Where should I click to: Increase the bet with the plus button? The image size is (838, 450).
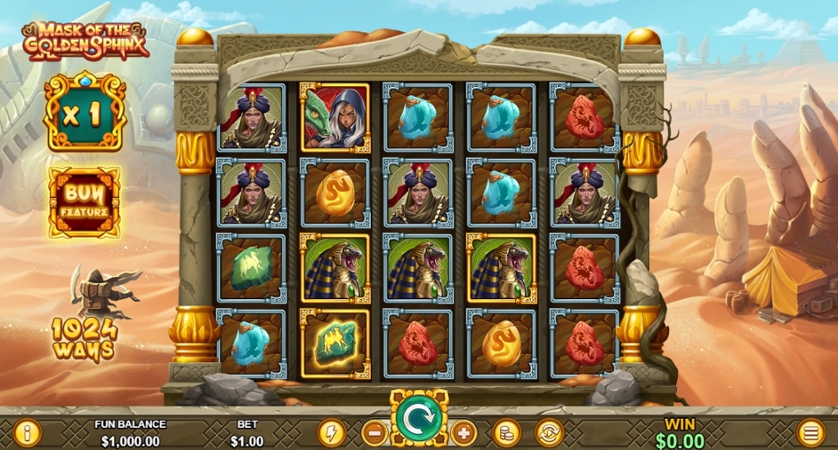pos(463,433)
